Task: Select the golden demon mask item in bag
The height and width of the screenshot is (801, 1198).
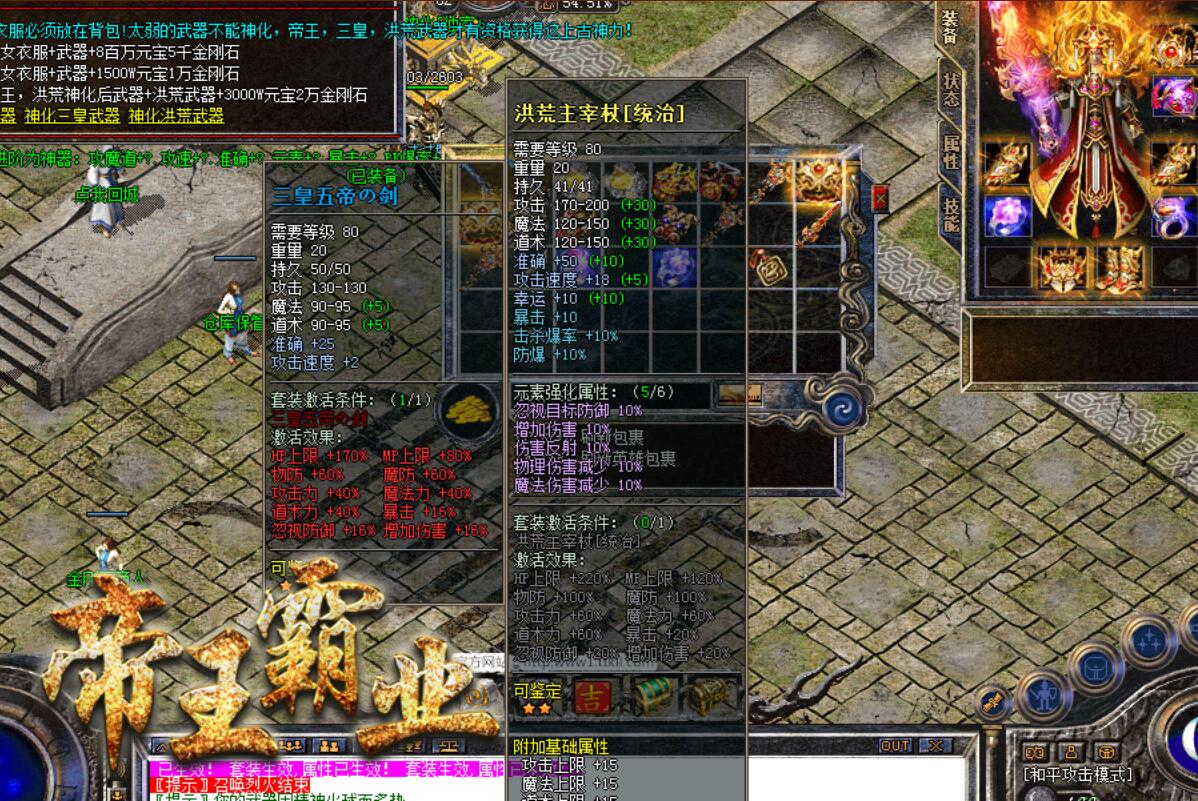Action: tap(819, 180)
